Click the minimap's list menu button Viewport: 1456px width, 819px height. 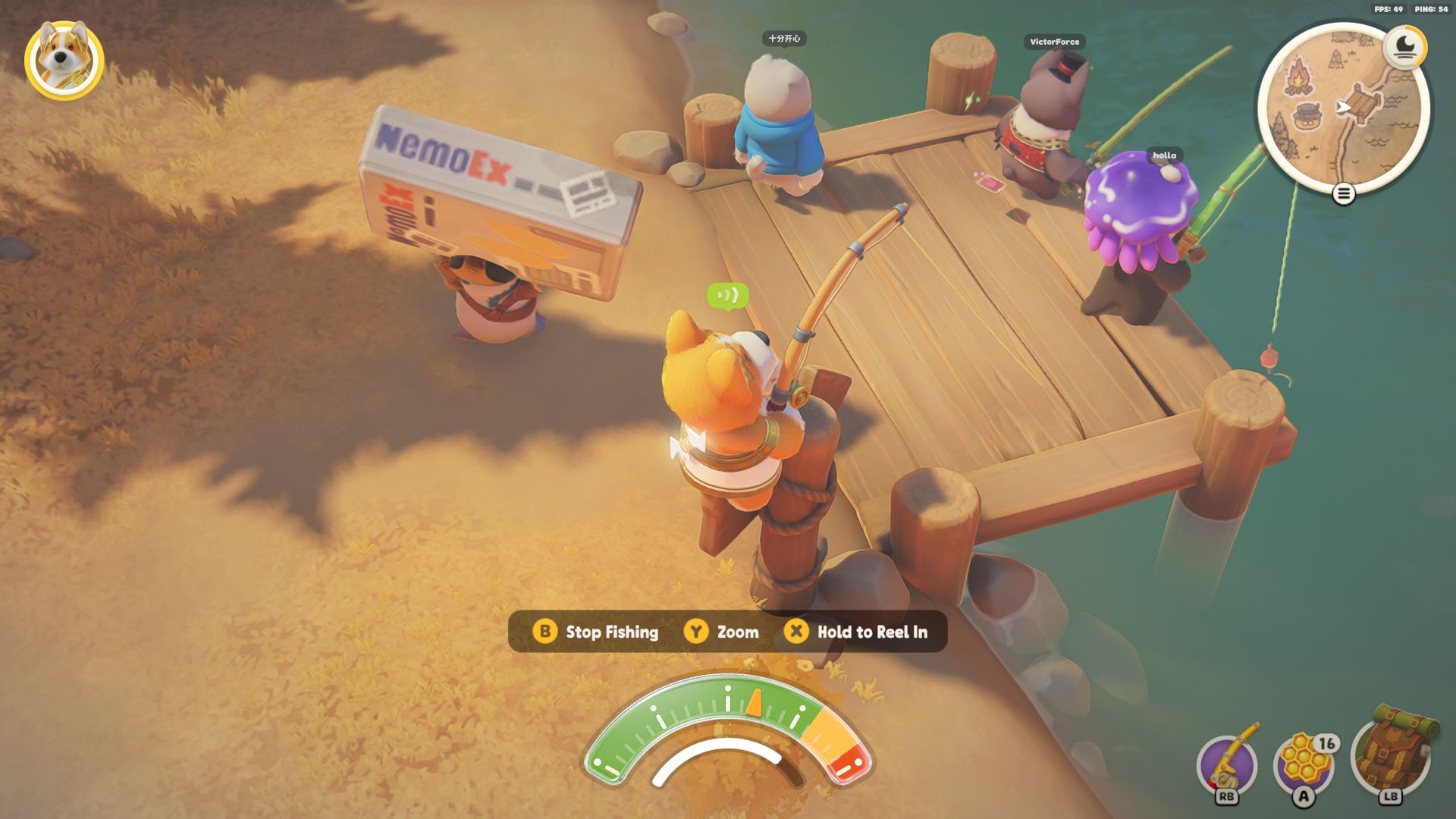coord(1344,194)
